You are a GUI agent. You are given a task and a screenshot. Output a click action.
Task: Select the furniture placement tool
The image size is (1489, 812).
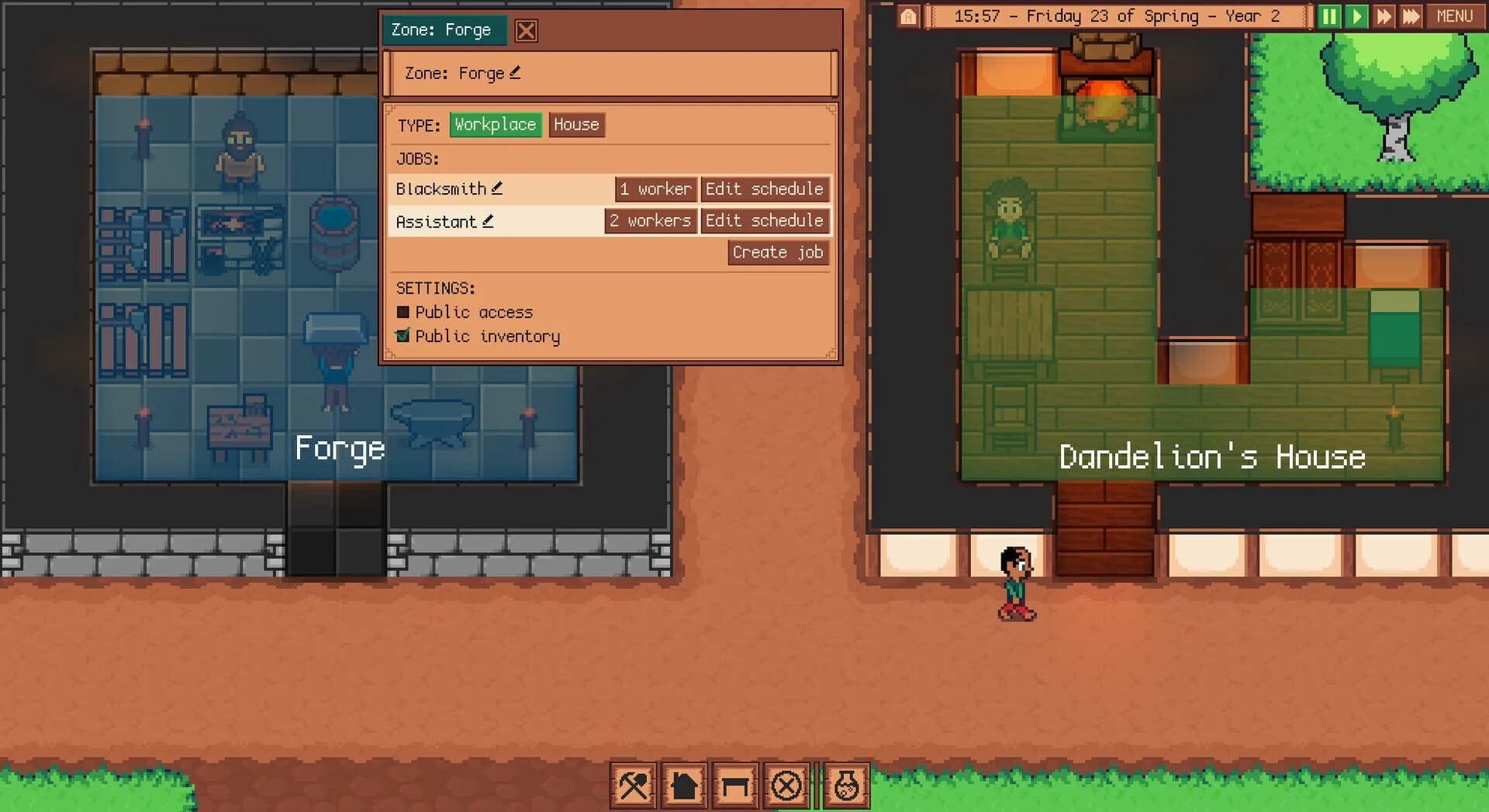pos(735,785)
